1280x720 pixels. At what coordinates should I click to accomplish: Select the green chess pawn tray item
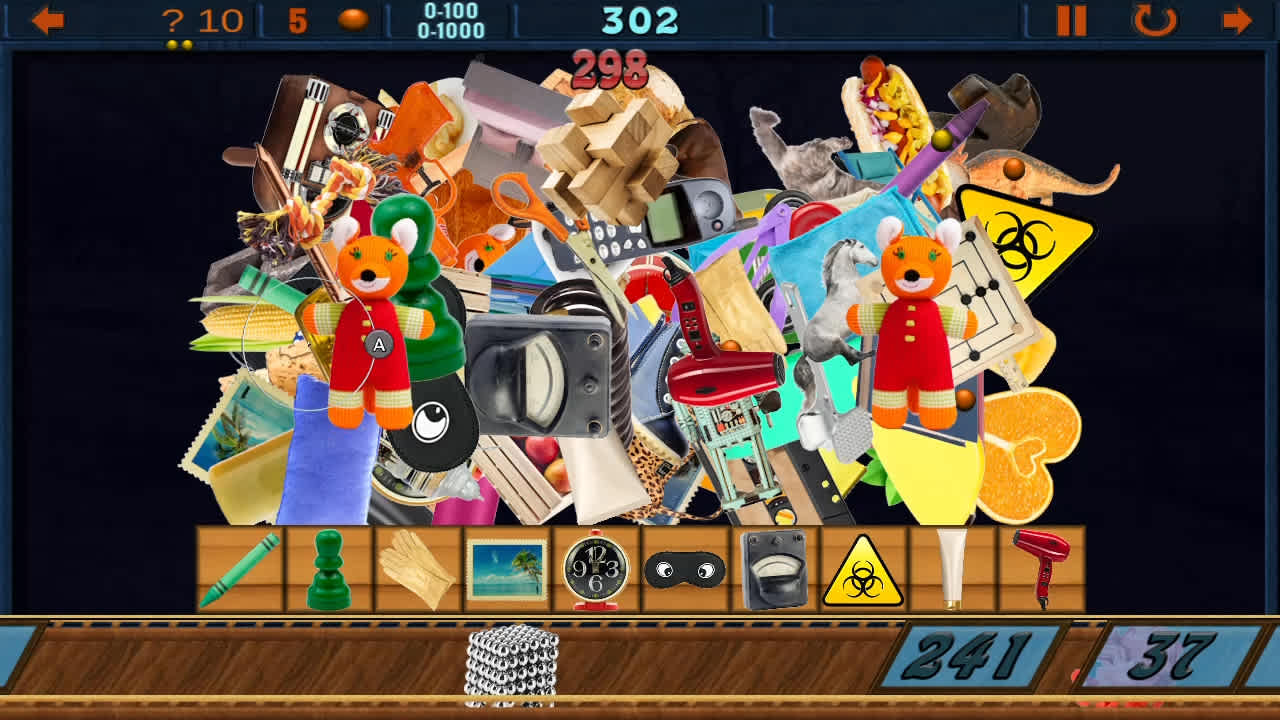[330, 570]
